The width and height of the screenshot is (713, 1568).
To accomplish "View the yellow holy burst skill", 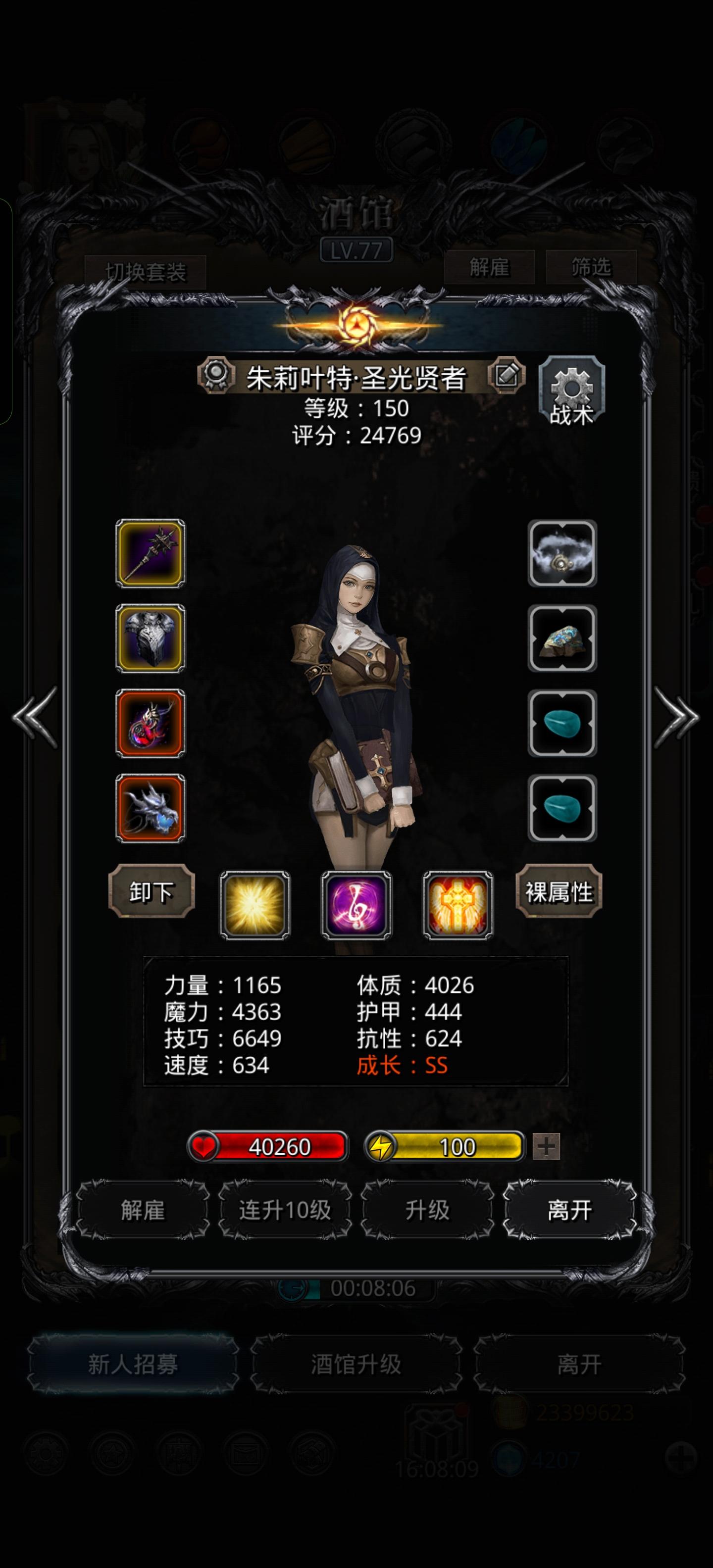I will point(255,906).
